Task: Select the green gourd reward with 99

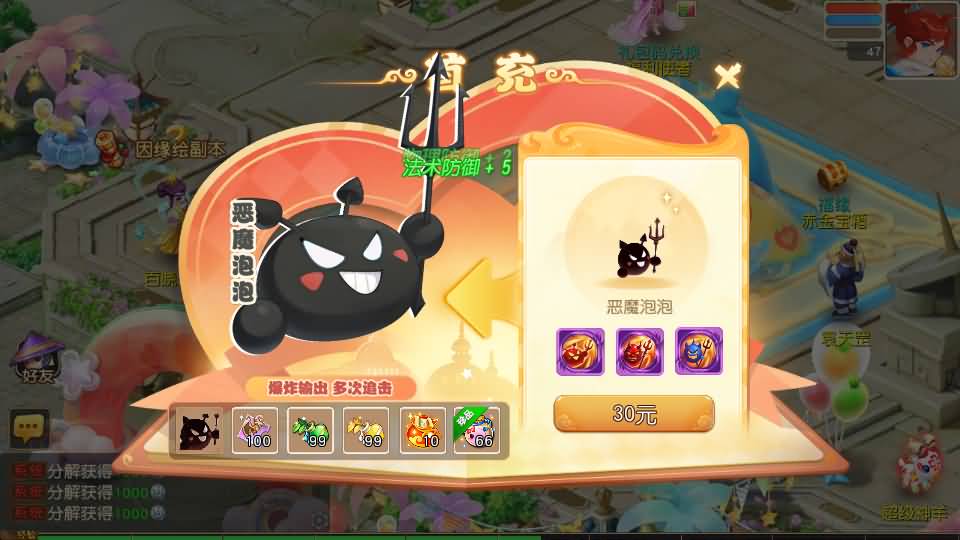Action: [310, 431]
